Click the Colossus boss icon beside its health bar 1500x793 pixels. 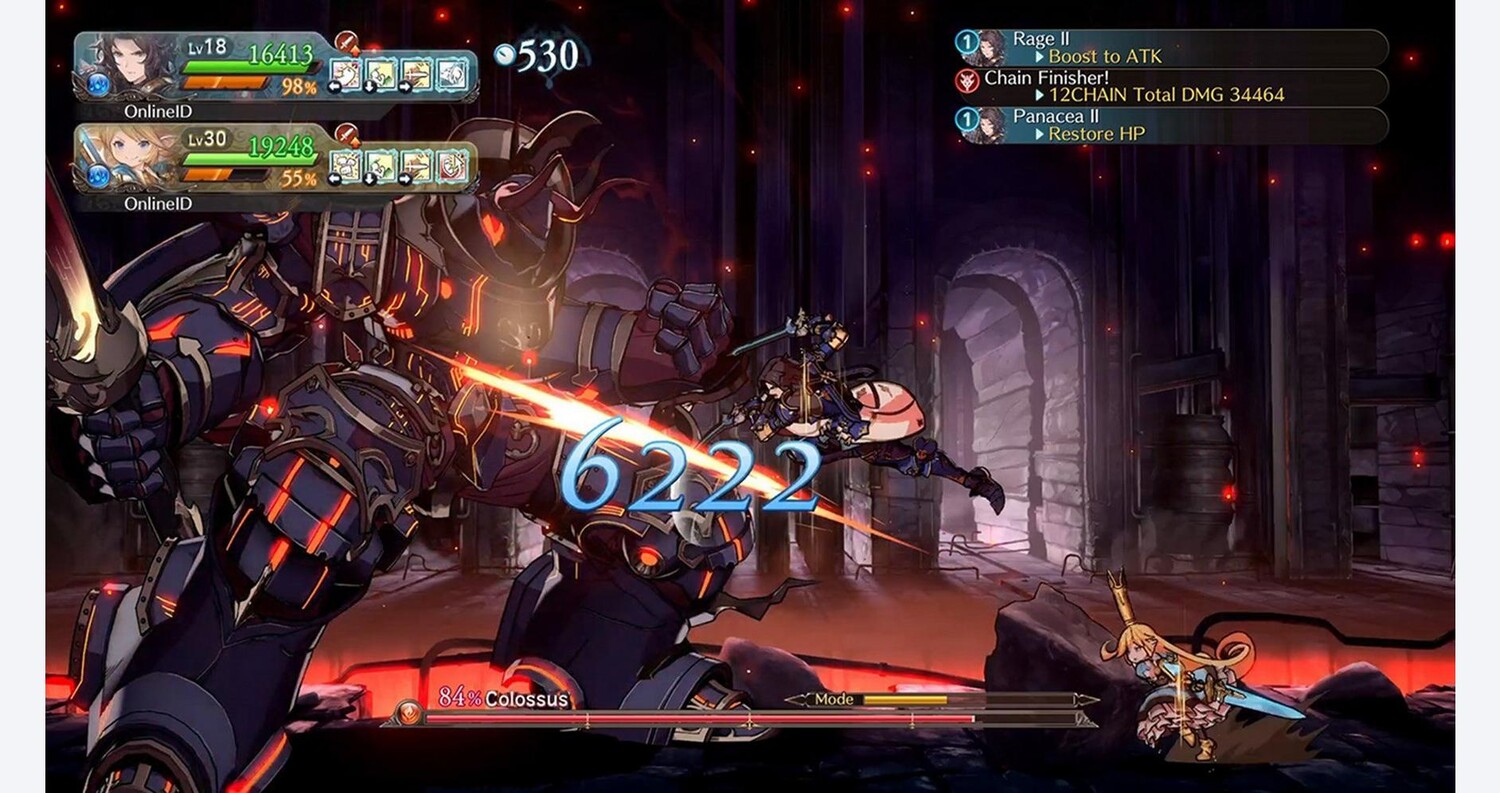tap(409, 711)
